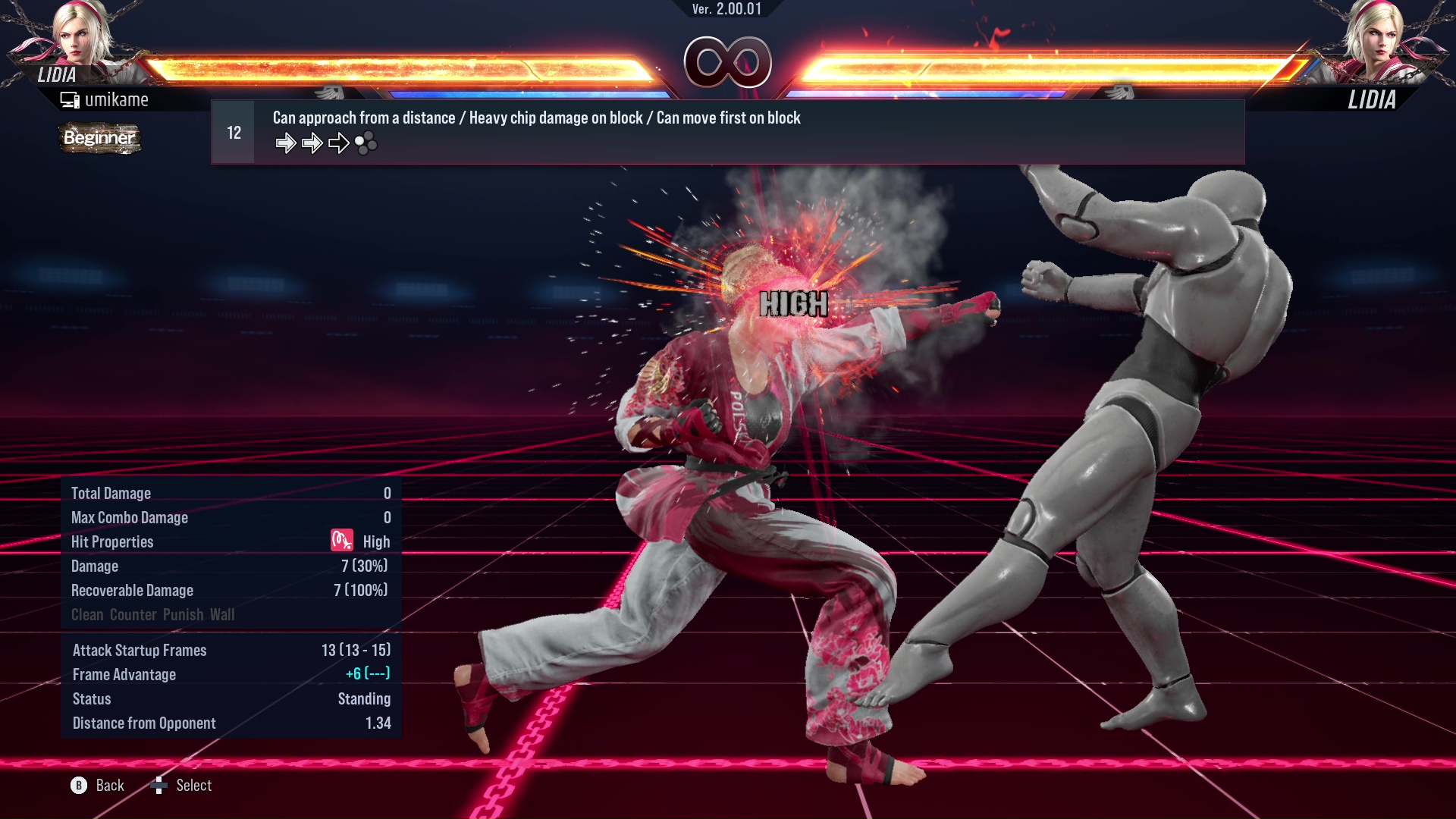The height and width of the screenshot is (819, 1456).
Task: Click the red Hit Properties attack icon
Action: pos(342,541)
